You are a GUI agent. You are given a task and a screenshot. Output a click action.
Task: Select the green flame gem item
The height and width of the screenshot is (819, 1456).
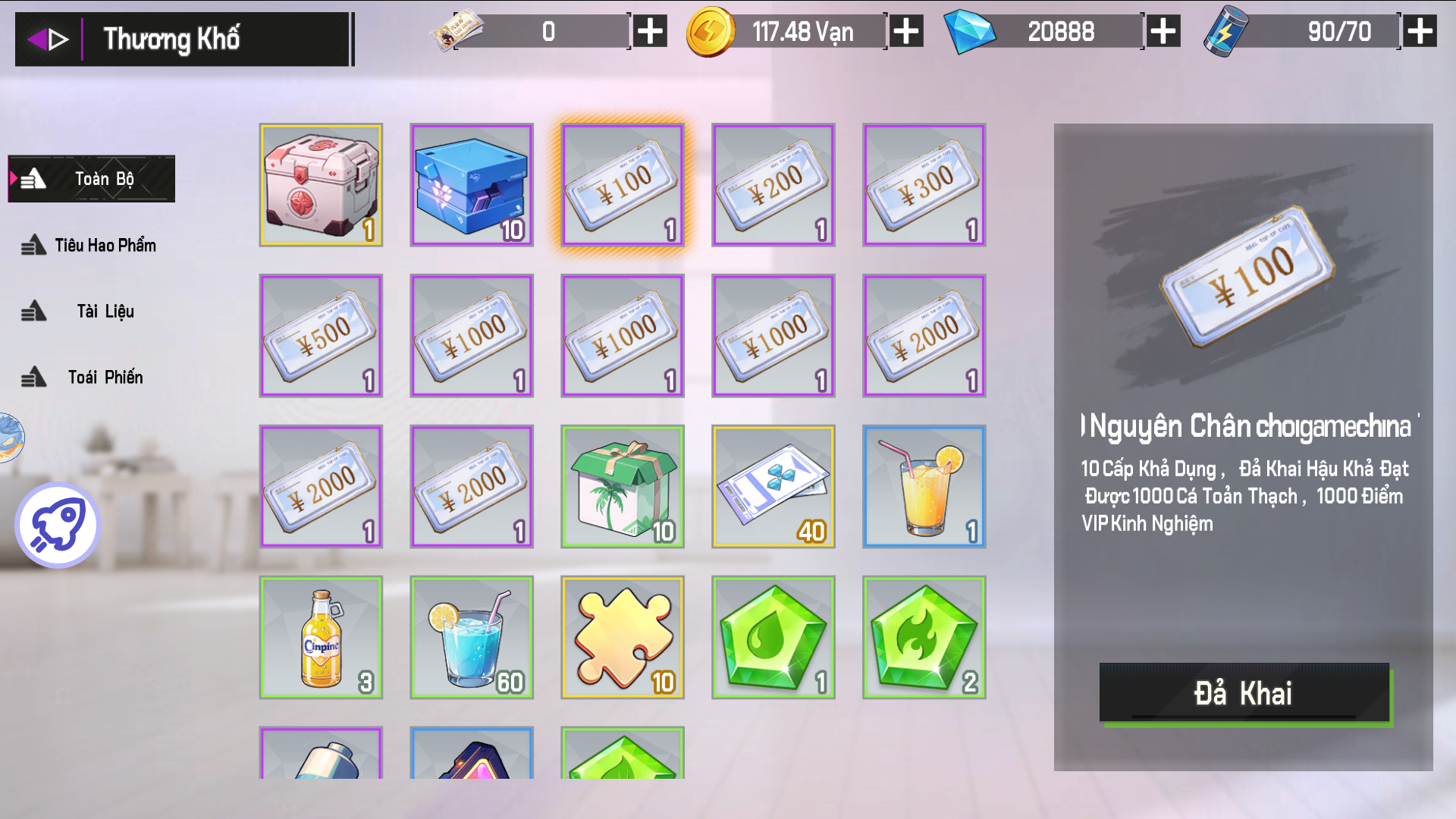click(x=924, y=637)
